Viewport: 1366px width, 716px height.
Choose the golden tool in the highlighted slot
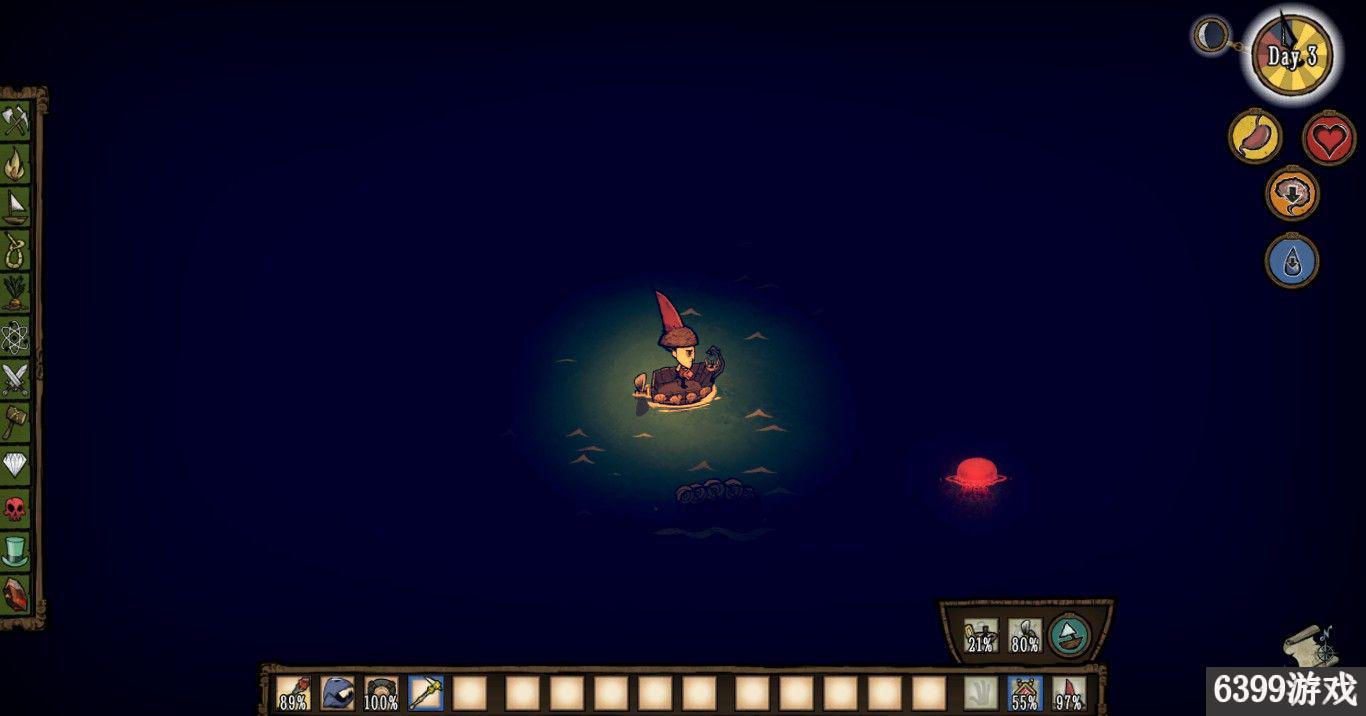426,692
